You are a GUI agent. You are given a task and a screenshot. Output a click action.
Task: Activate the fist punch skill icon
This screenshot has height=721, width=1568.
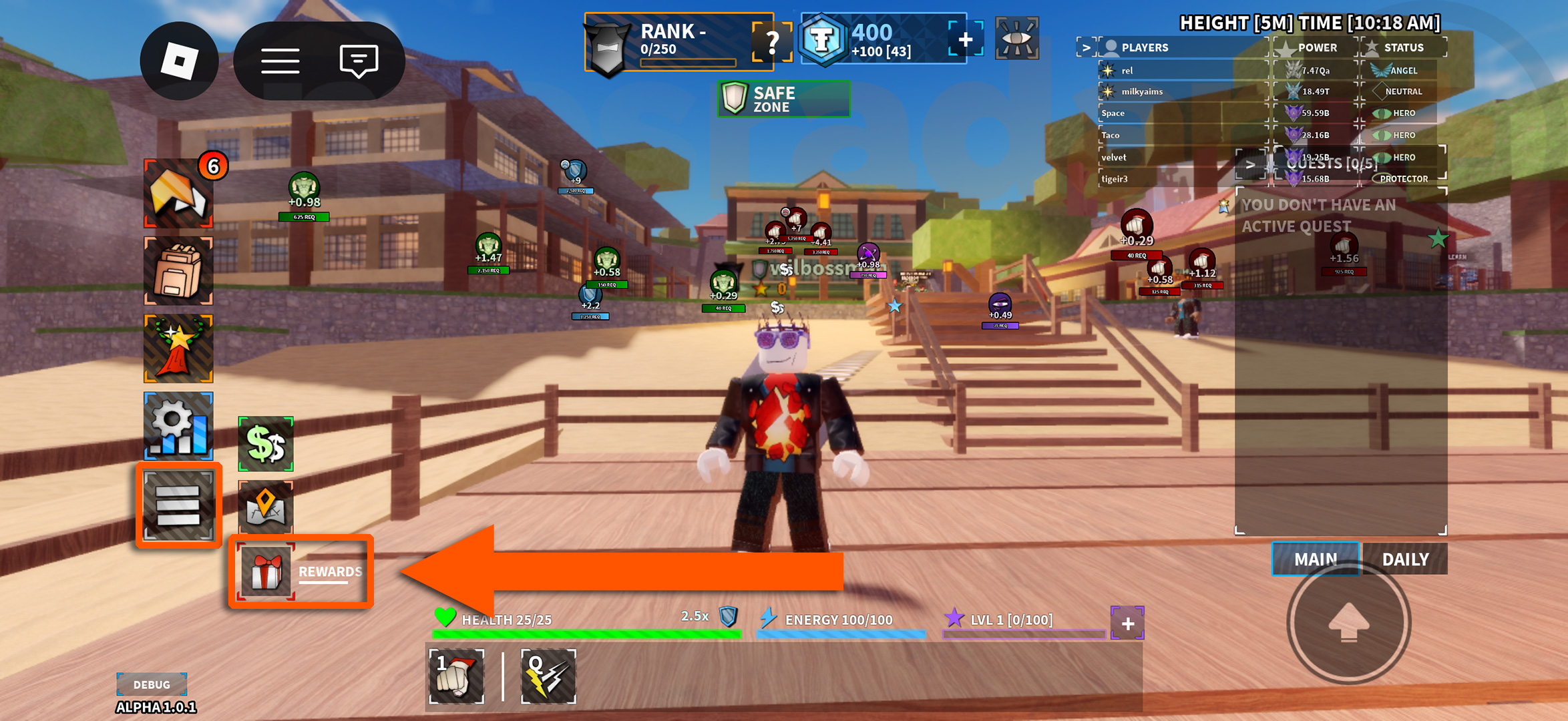click(x=457, y=676)
